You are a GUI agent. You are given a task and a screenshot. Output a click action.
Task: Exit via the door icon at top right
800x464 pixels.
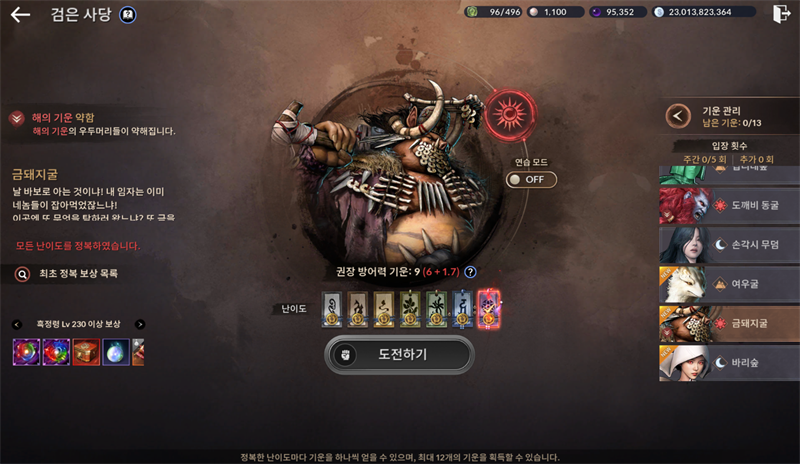[781, 13]
